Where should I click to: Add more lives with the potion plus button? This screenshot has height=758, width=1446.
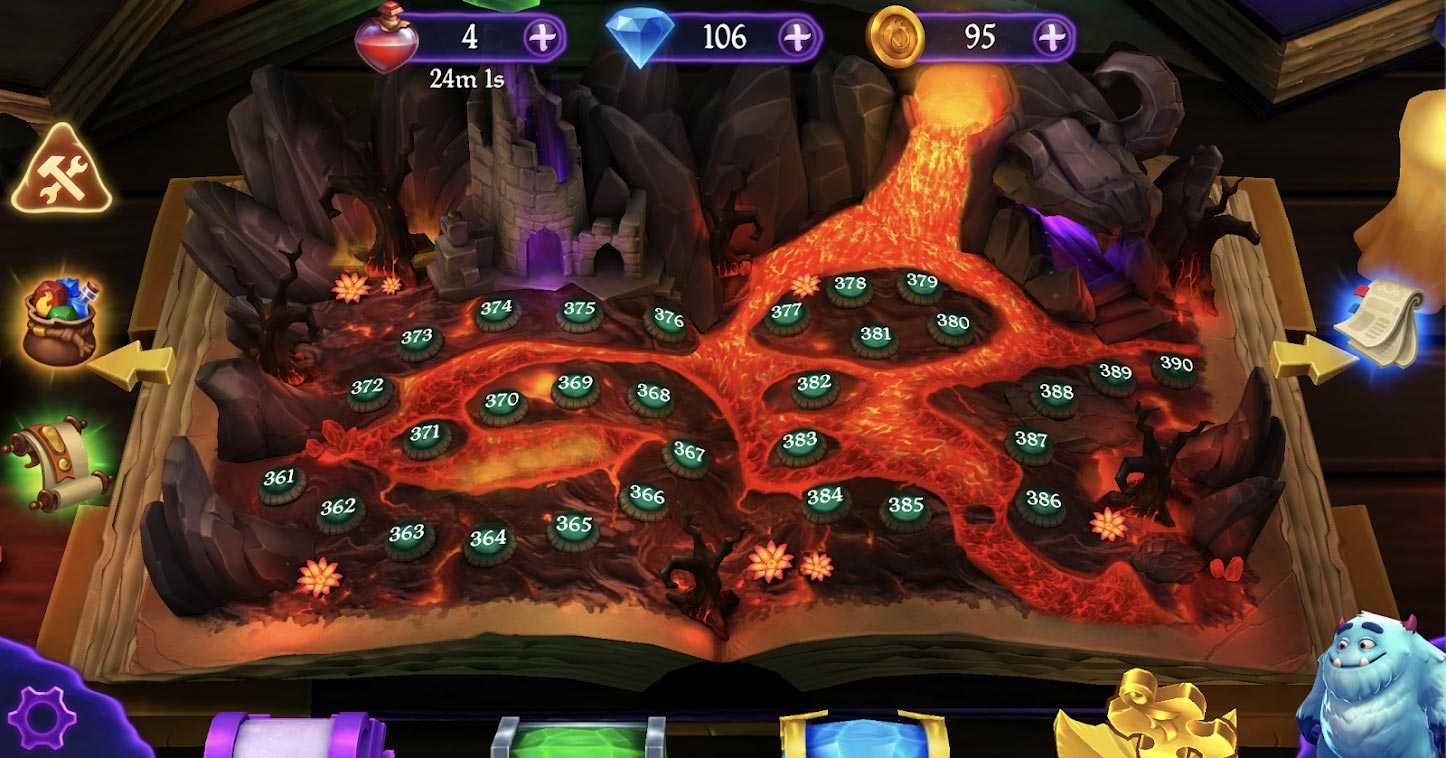click(543, 38)
